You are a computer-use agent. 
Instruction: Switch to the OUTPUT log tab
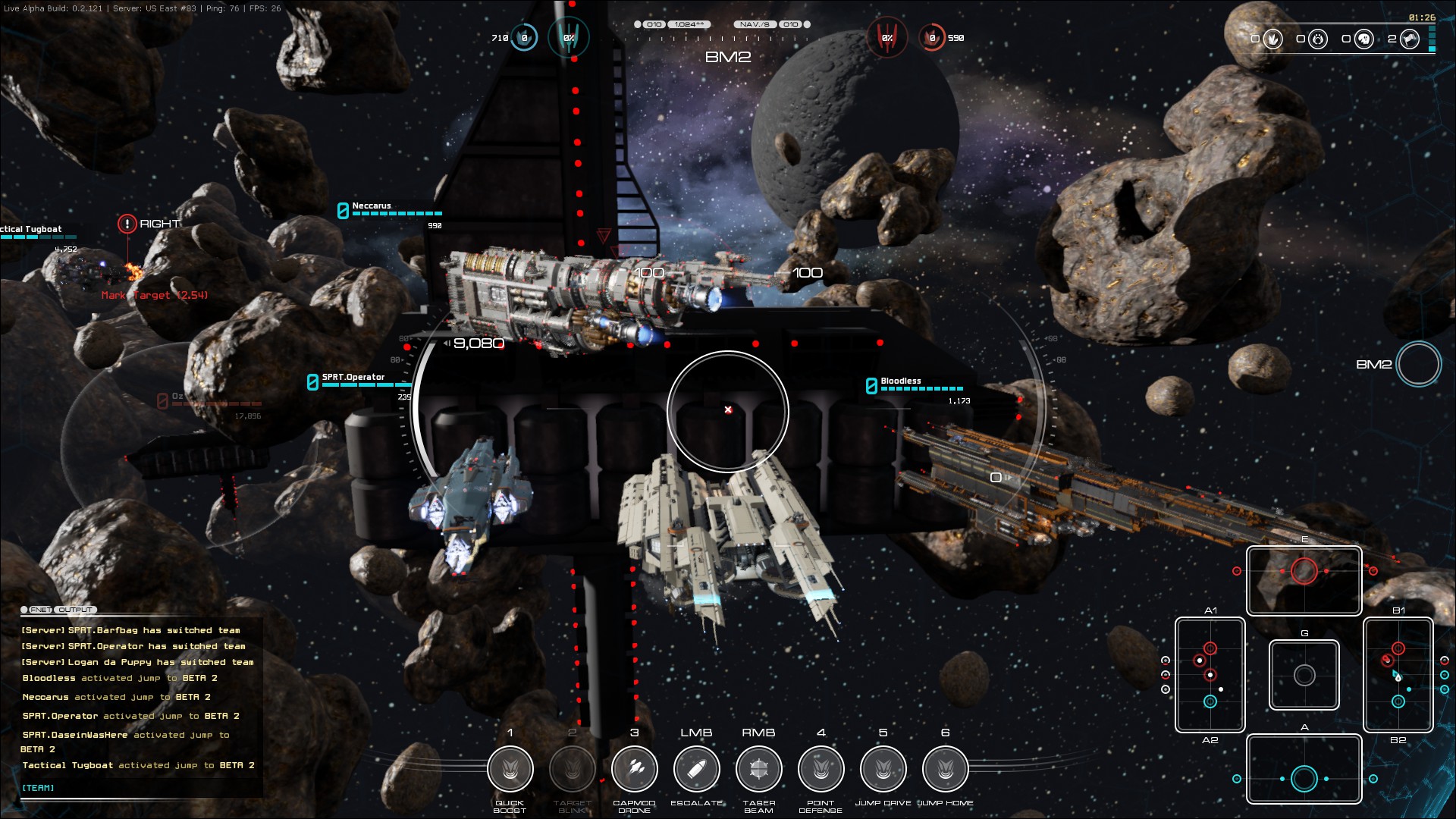[76, 610]
